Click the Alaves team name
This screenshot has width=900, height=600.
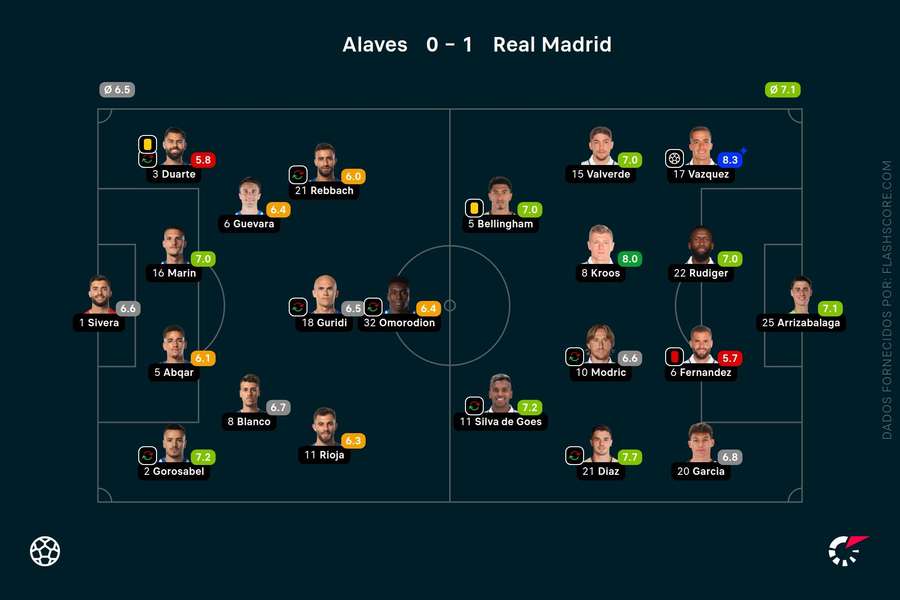point(375,45)
